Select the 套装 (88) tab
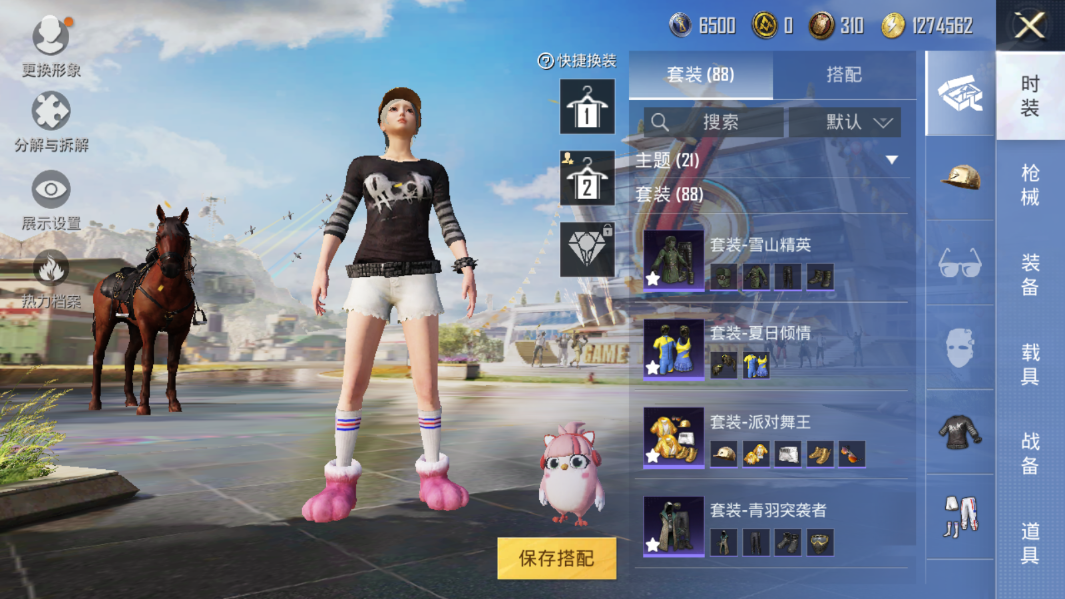1065x599 pixels. click(700, 75)
